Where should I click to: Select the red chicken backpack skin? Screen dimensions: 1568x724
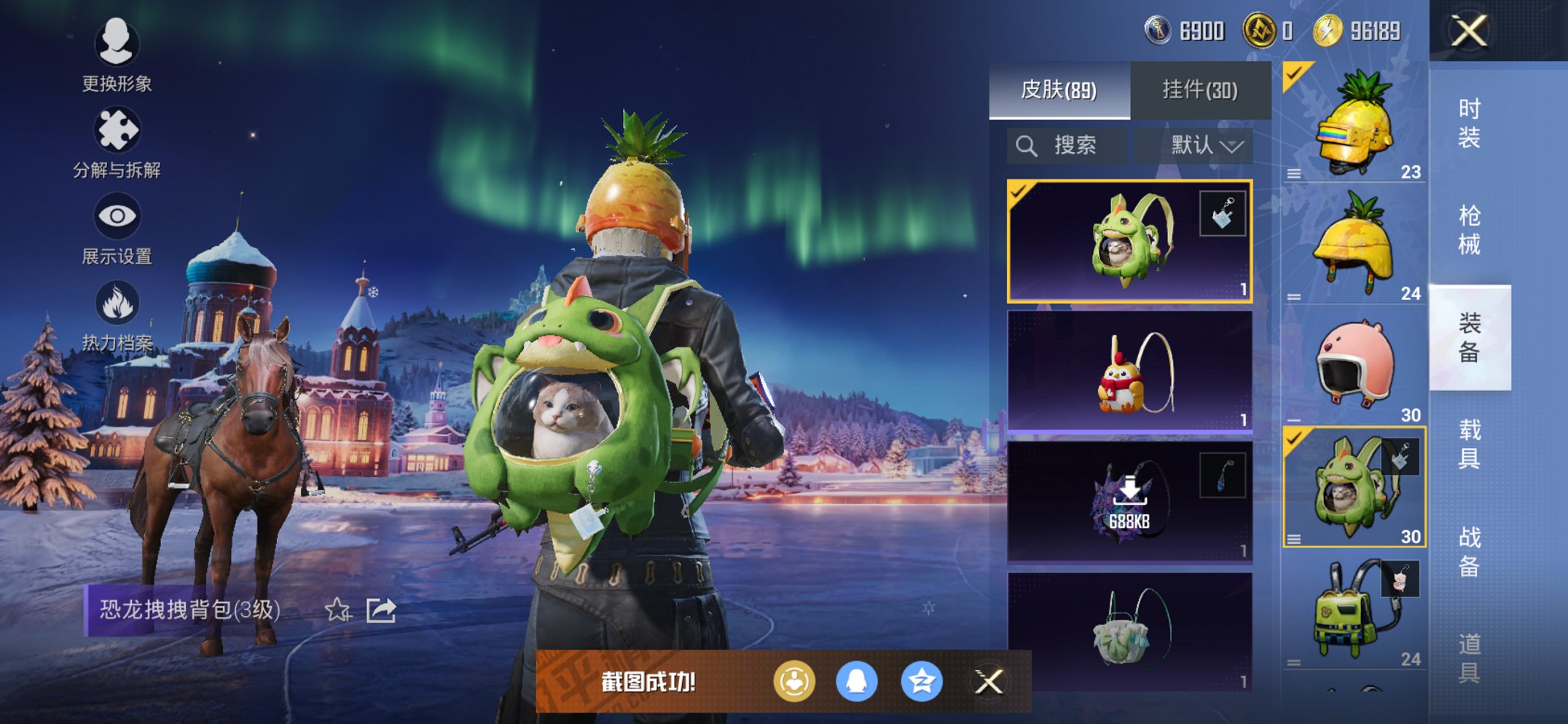tap(1129, 371)
